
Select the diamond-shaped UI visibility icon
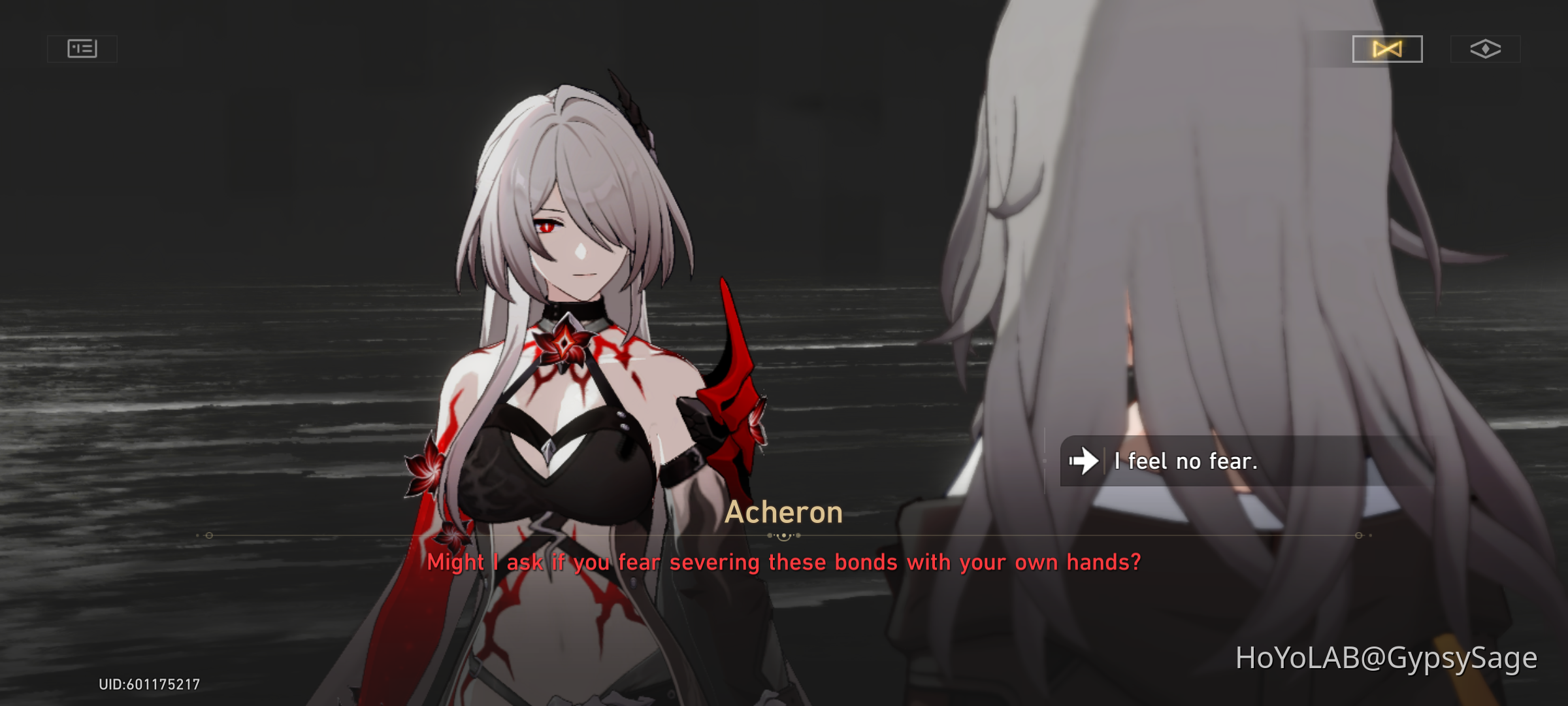(x=1486, y=48)
